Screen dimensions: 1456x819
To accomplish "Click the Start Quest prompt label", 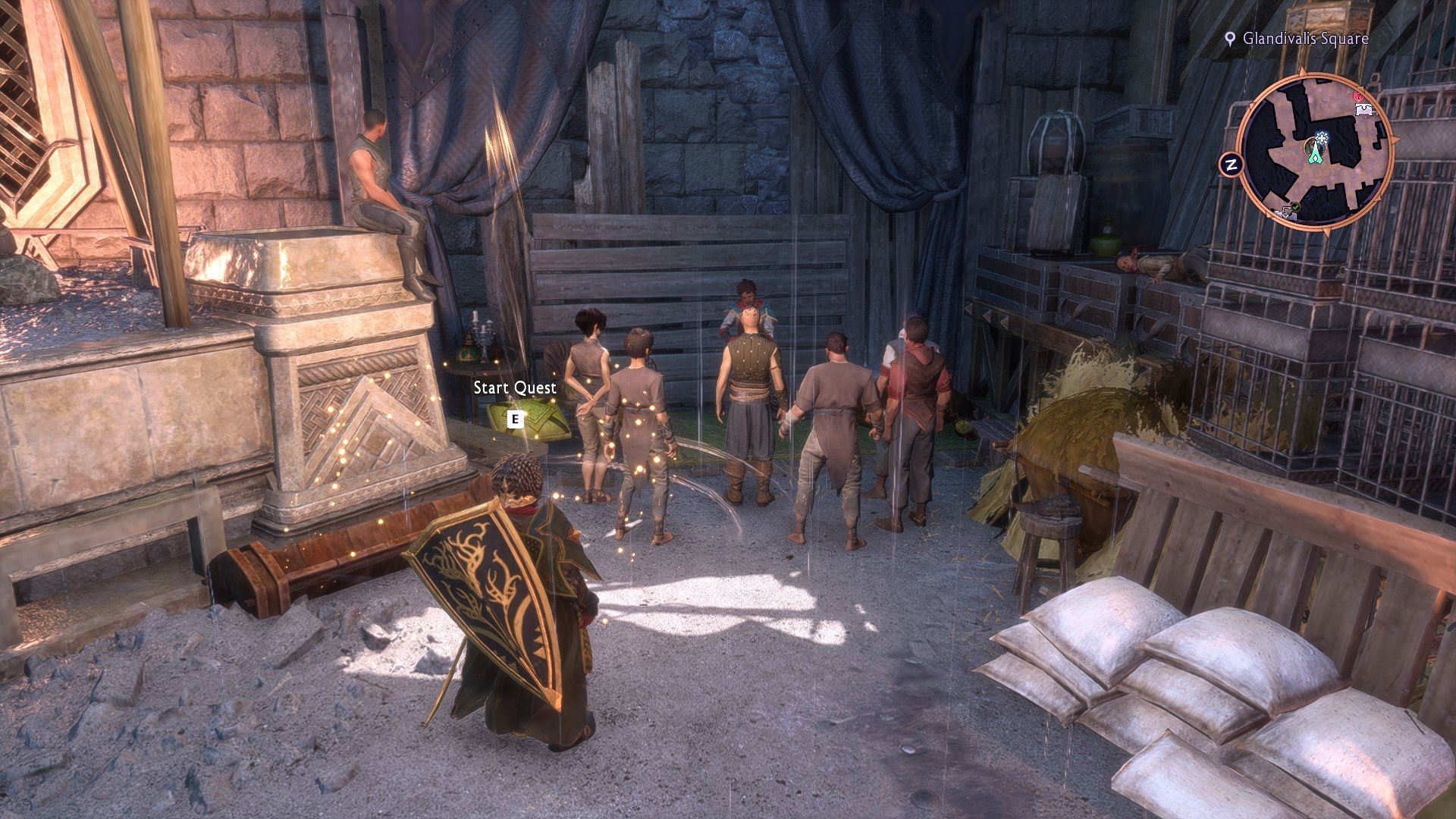I will (x=515, y=388).
